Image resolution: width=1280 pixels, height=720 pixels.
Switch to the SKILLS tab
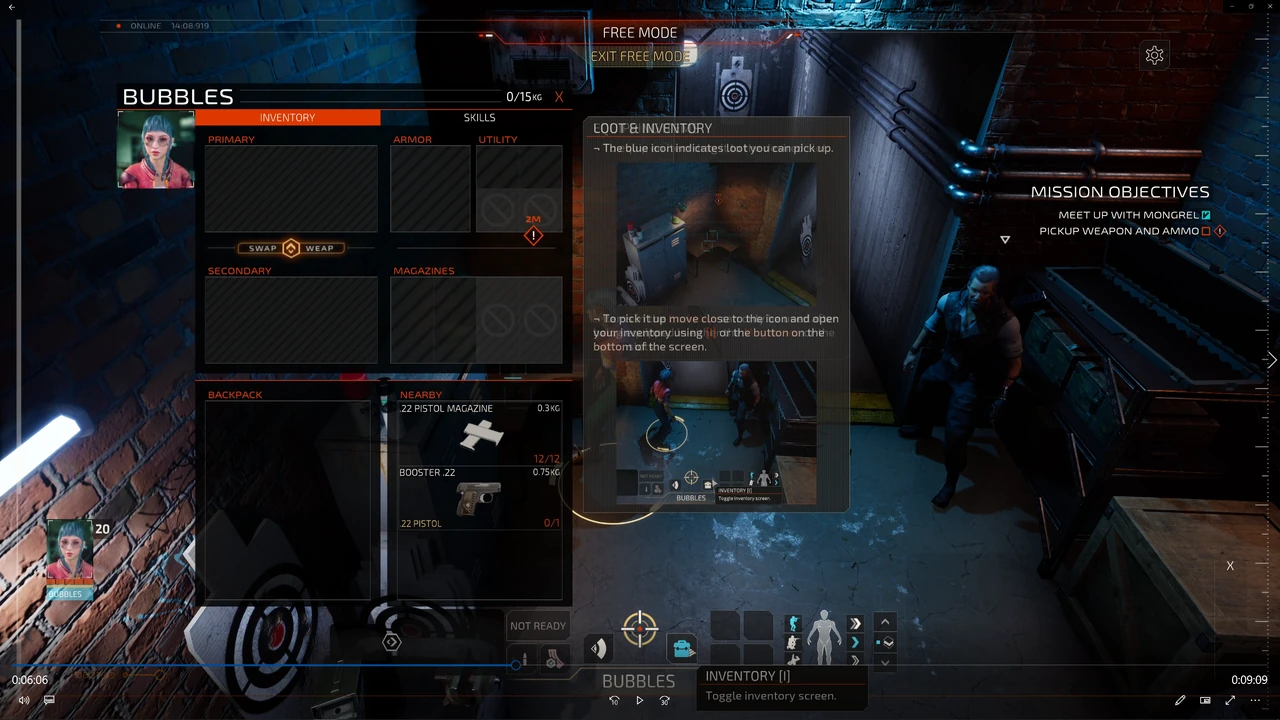pos(479,117)
